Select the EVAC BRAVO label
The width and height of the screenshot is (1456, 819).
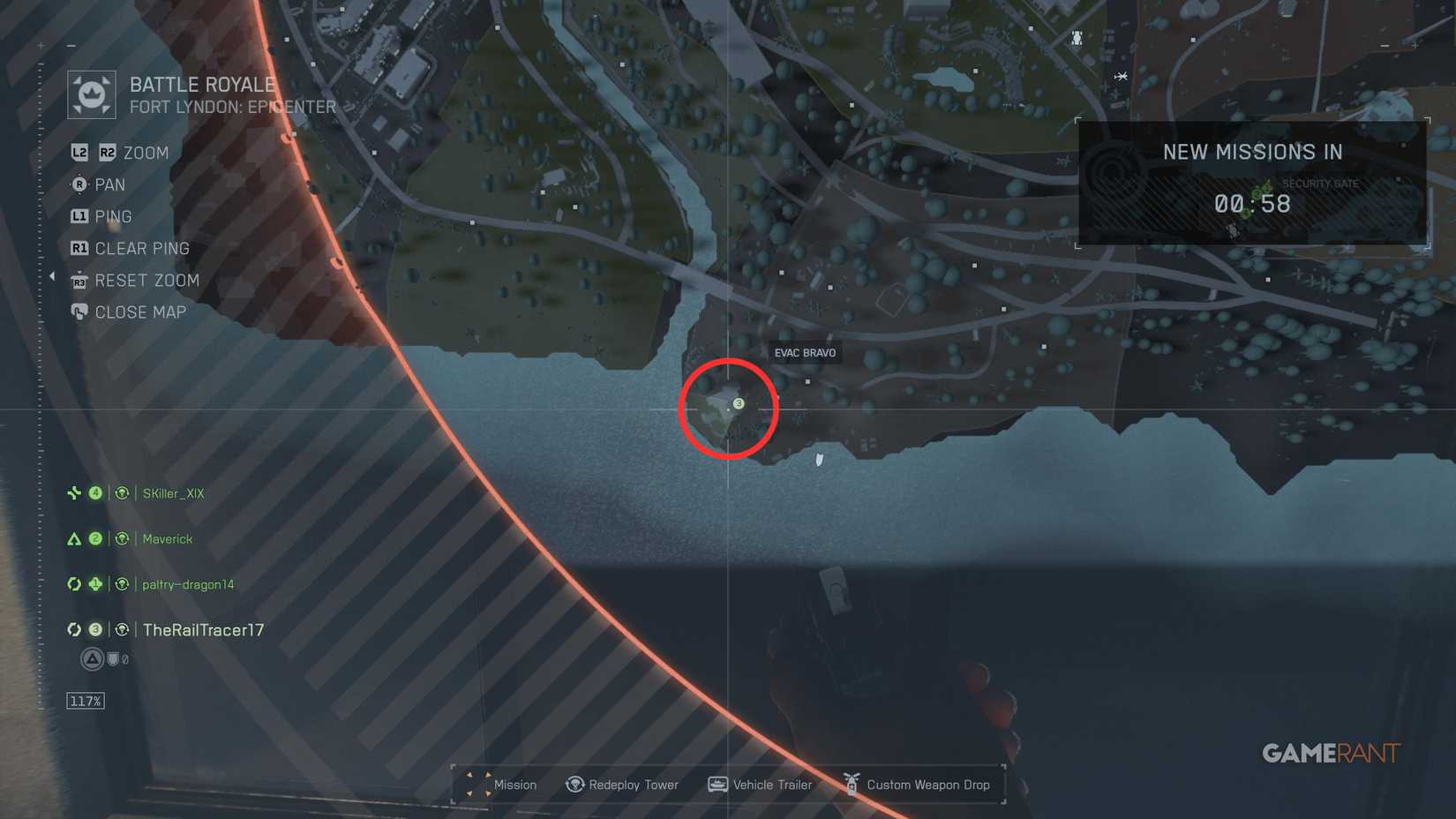point(805,352)
